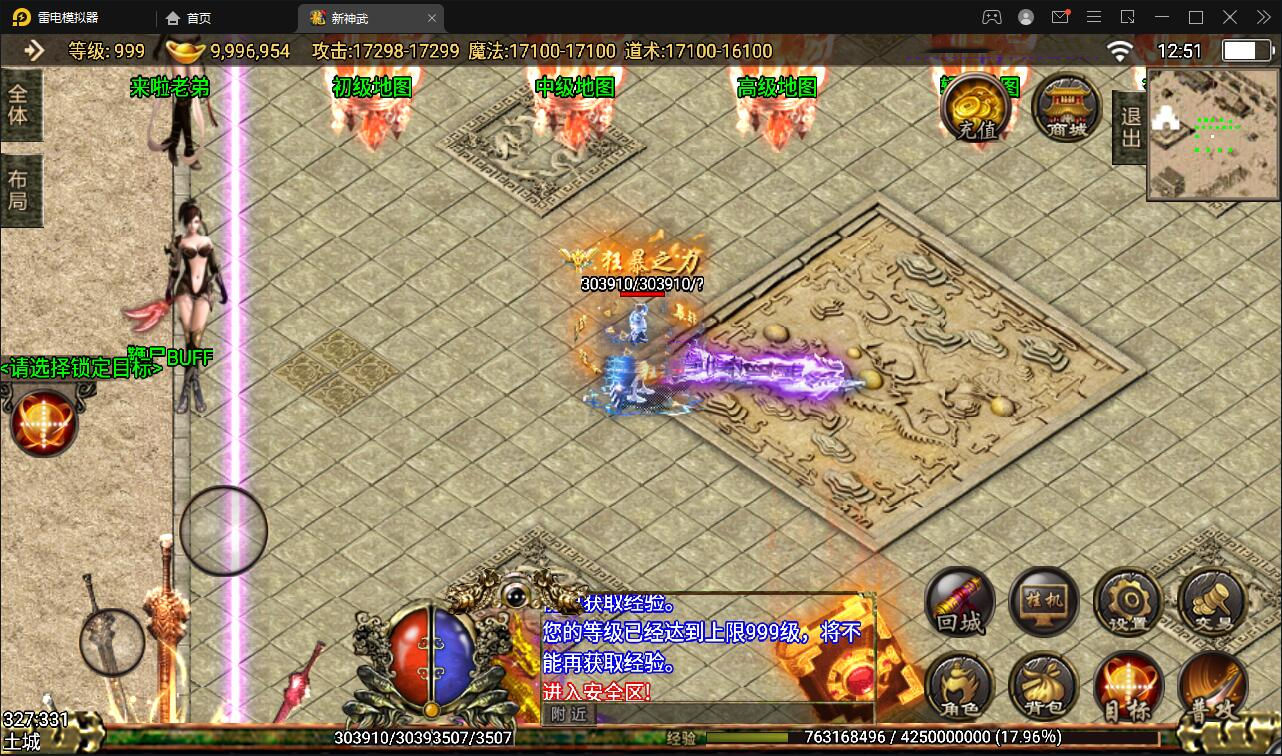1282x756 pixels.
Task: Open the 角色 character panel icon
Action: 958,687
